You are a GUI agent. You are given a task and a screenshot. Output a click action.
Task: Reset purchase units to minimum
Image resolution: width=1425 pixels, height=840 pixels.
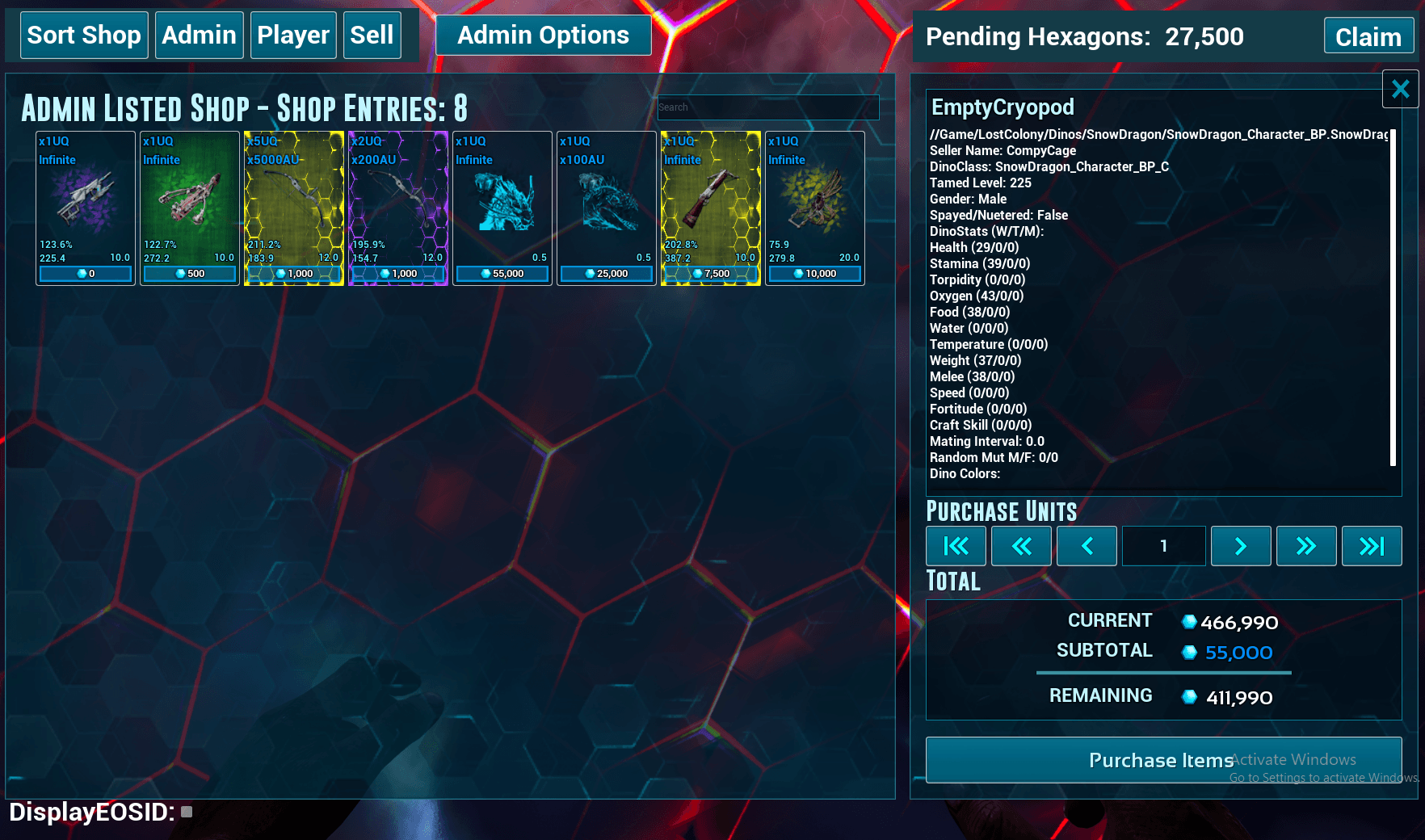pos(956,547)
